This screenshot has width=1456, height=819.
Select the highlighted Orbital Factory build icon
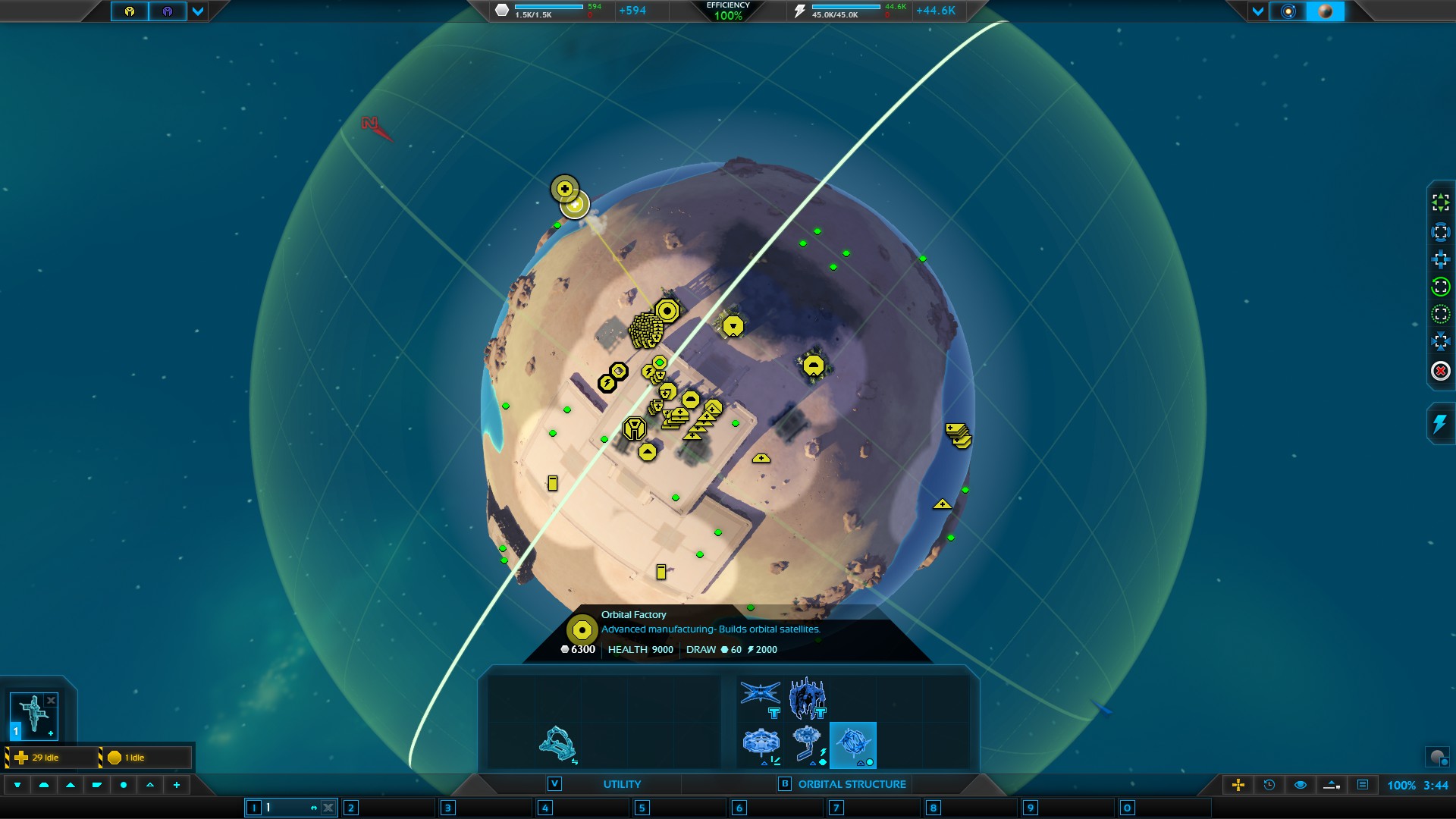click(x=853, y=745)
